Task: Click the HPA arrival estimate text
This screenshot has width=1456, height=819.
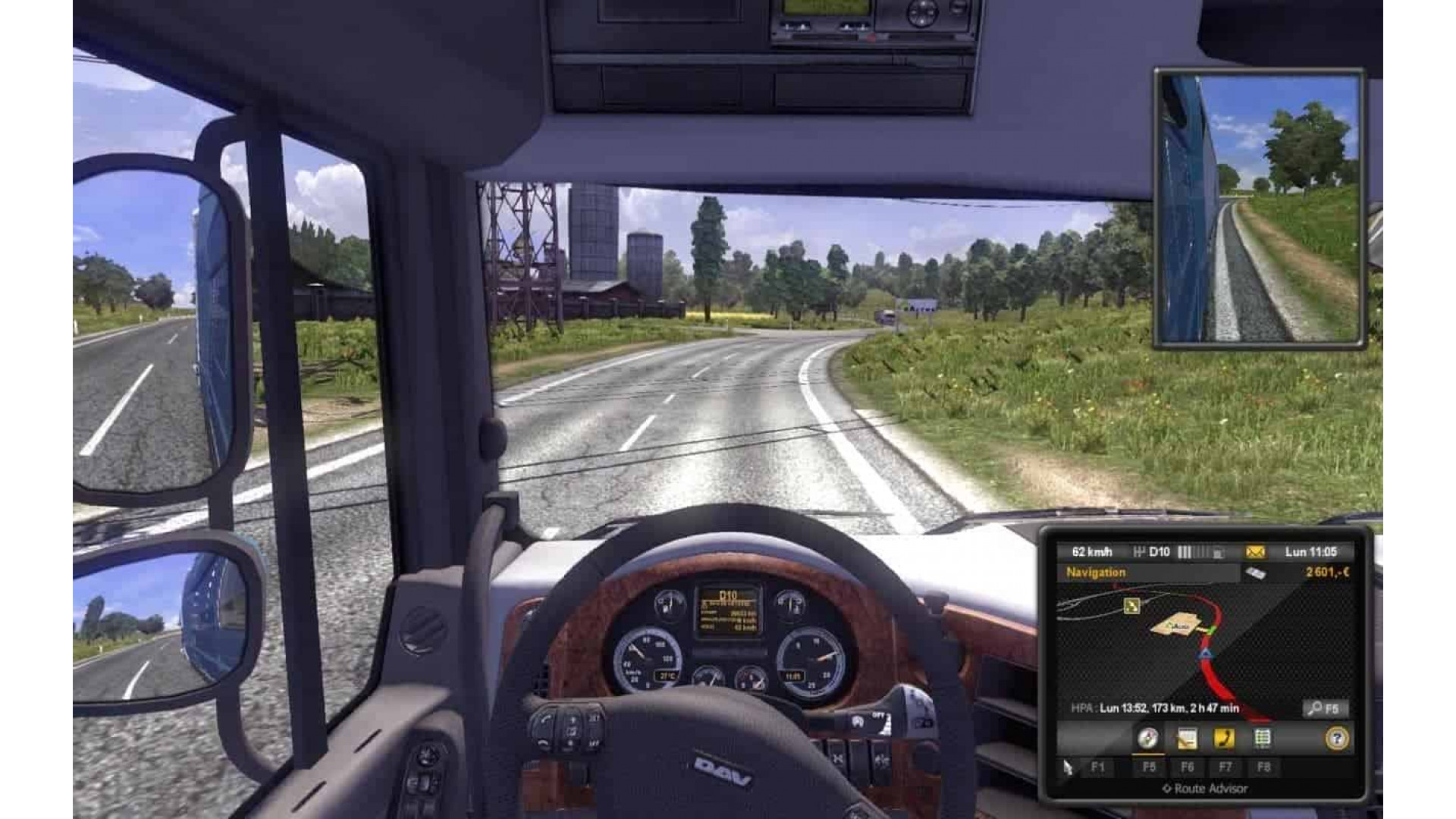Action: click(1155, 707)
